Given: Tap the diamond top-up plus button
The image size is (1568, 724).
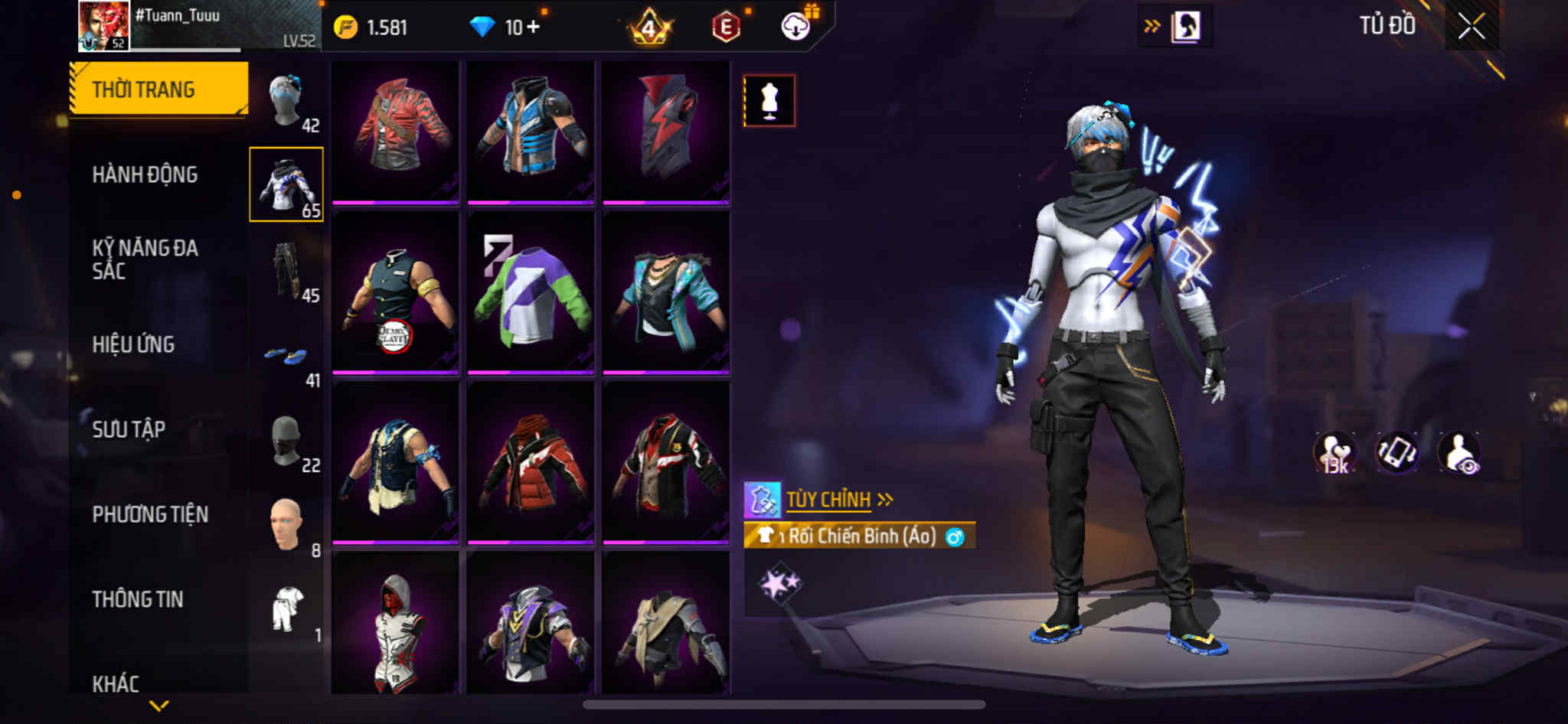Looking at the screenshot, I should 533,28.
